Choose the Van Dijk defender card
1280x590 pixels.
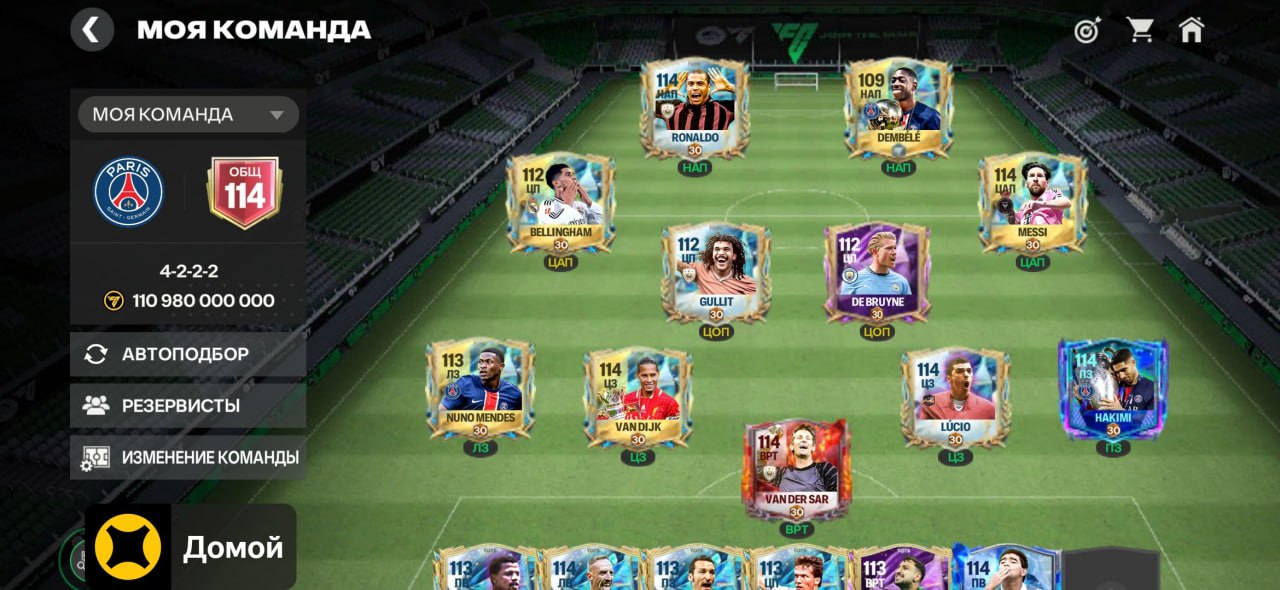[638, 396]
